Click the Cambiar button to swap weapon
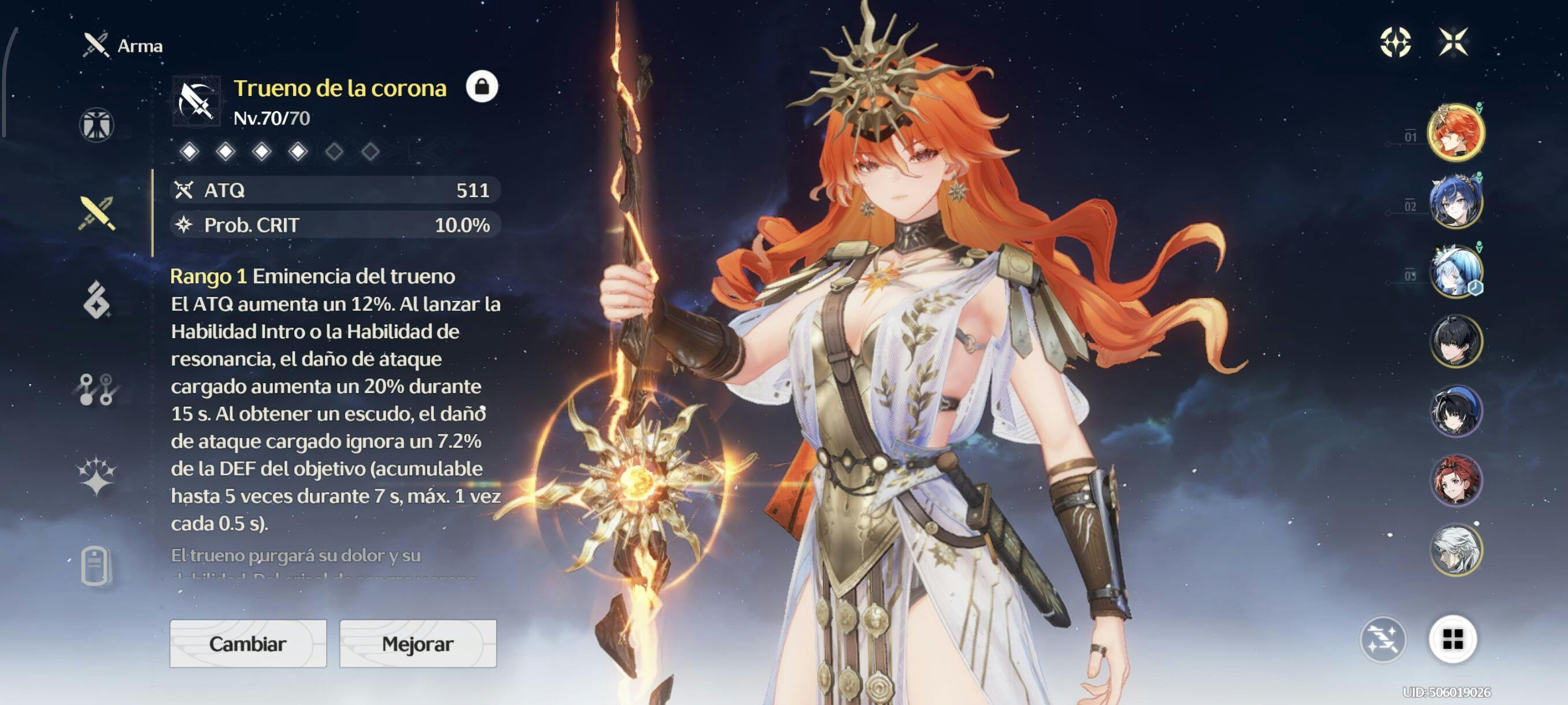The height and width of the screenshot is (705, 1568). click(x=247, y=643)
